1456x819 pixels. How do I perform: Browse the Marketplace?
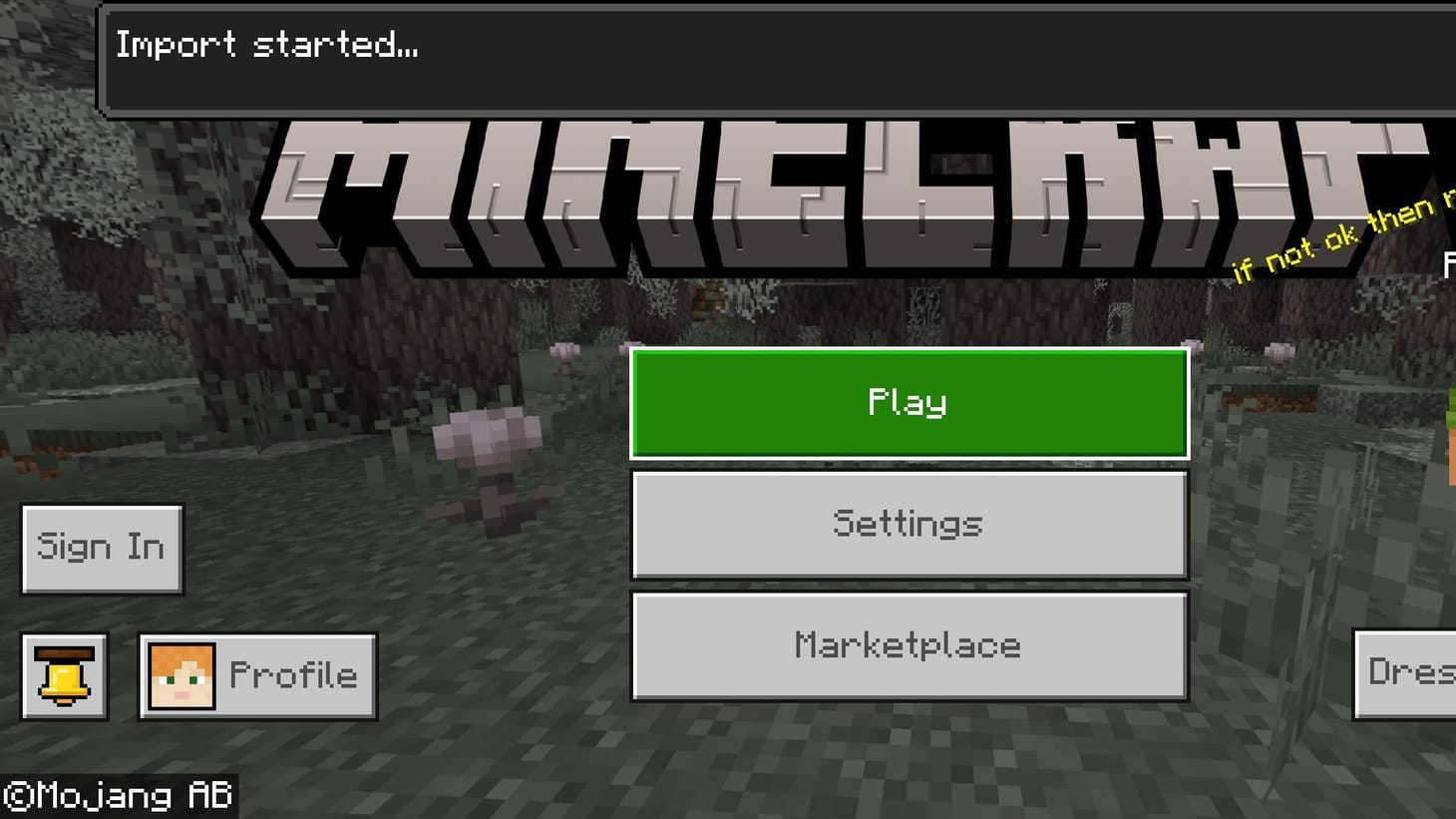909,645
